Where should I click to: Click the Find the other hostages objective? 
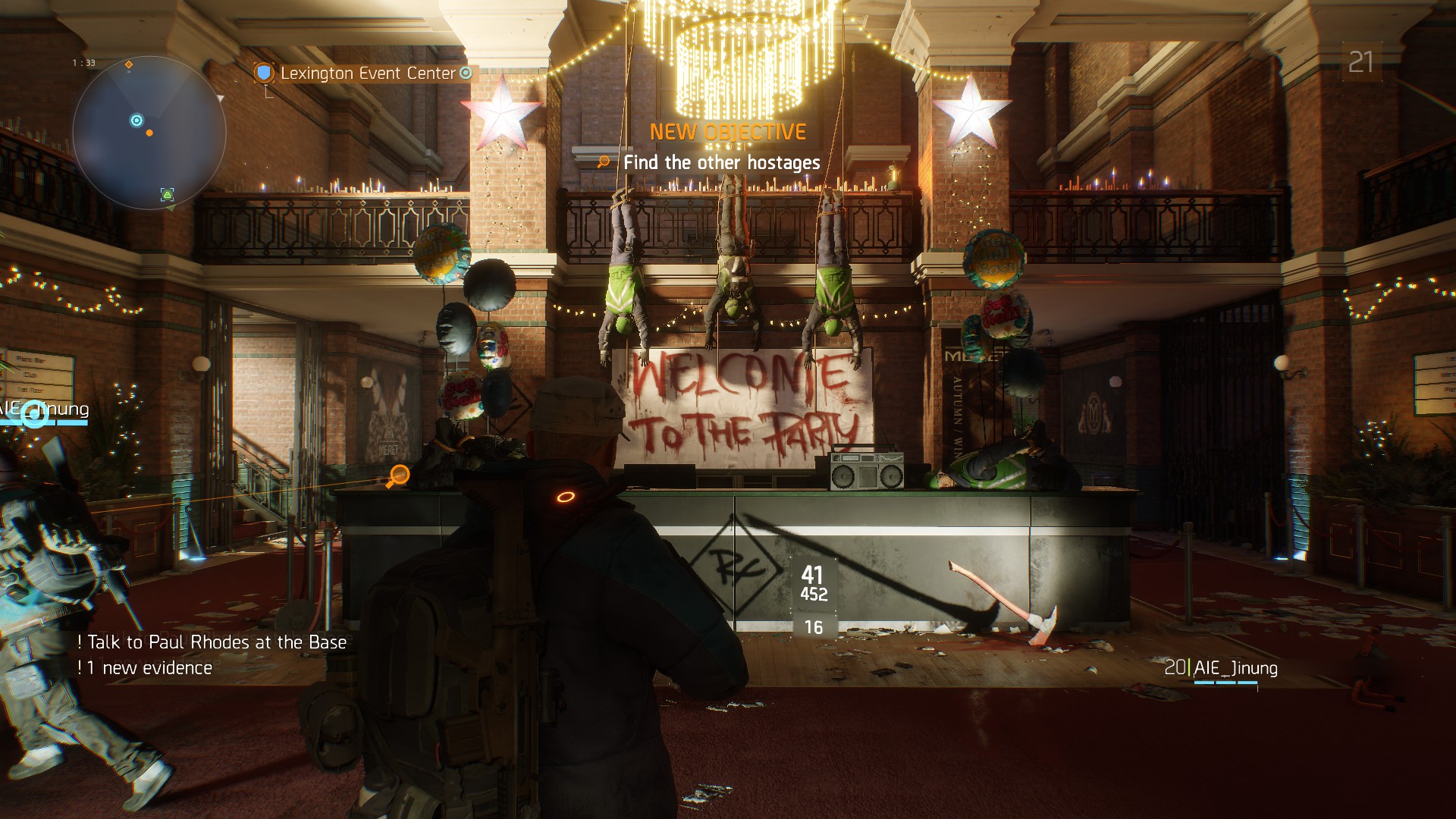[x=721, y=162]
